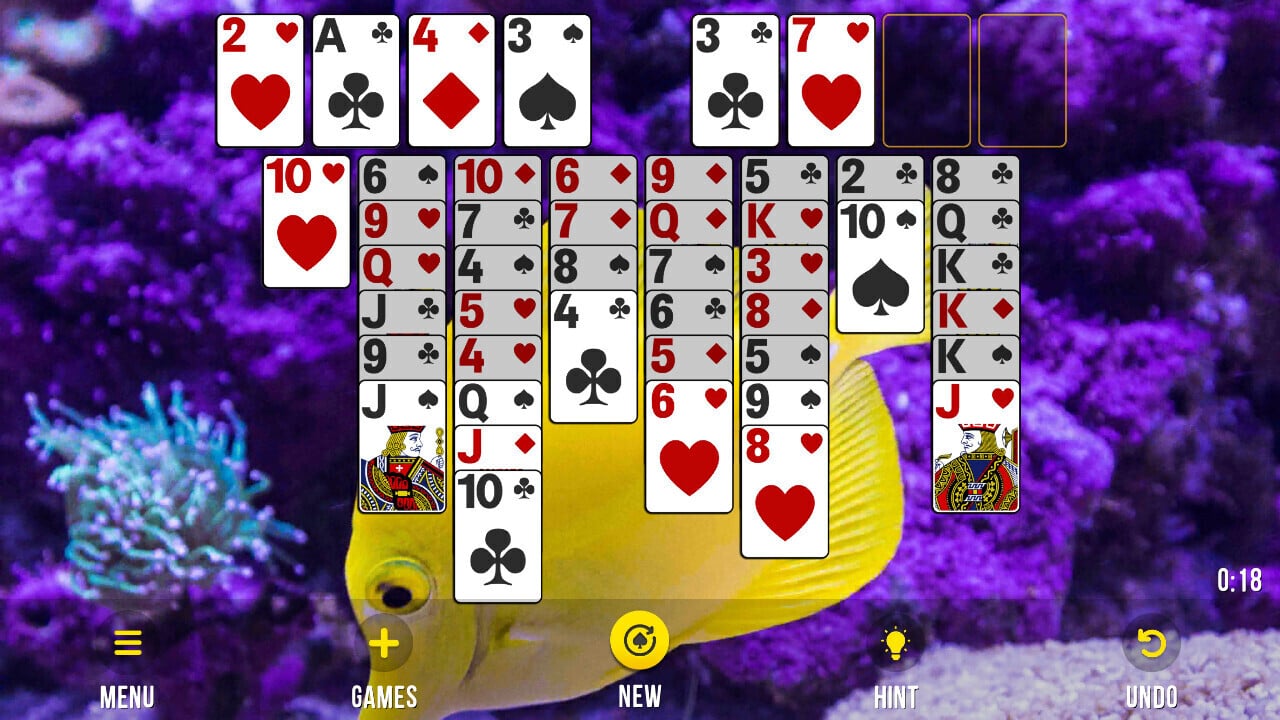Screen dimensions: 1280x720
Task: Select the 7 of Hearts foundation pile
Action: click(830, 80)
